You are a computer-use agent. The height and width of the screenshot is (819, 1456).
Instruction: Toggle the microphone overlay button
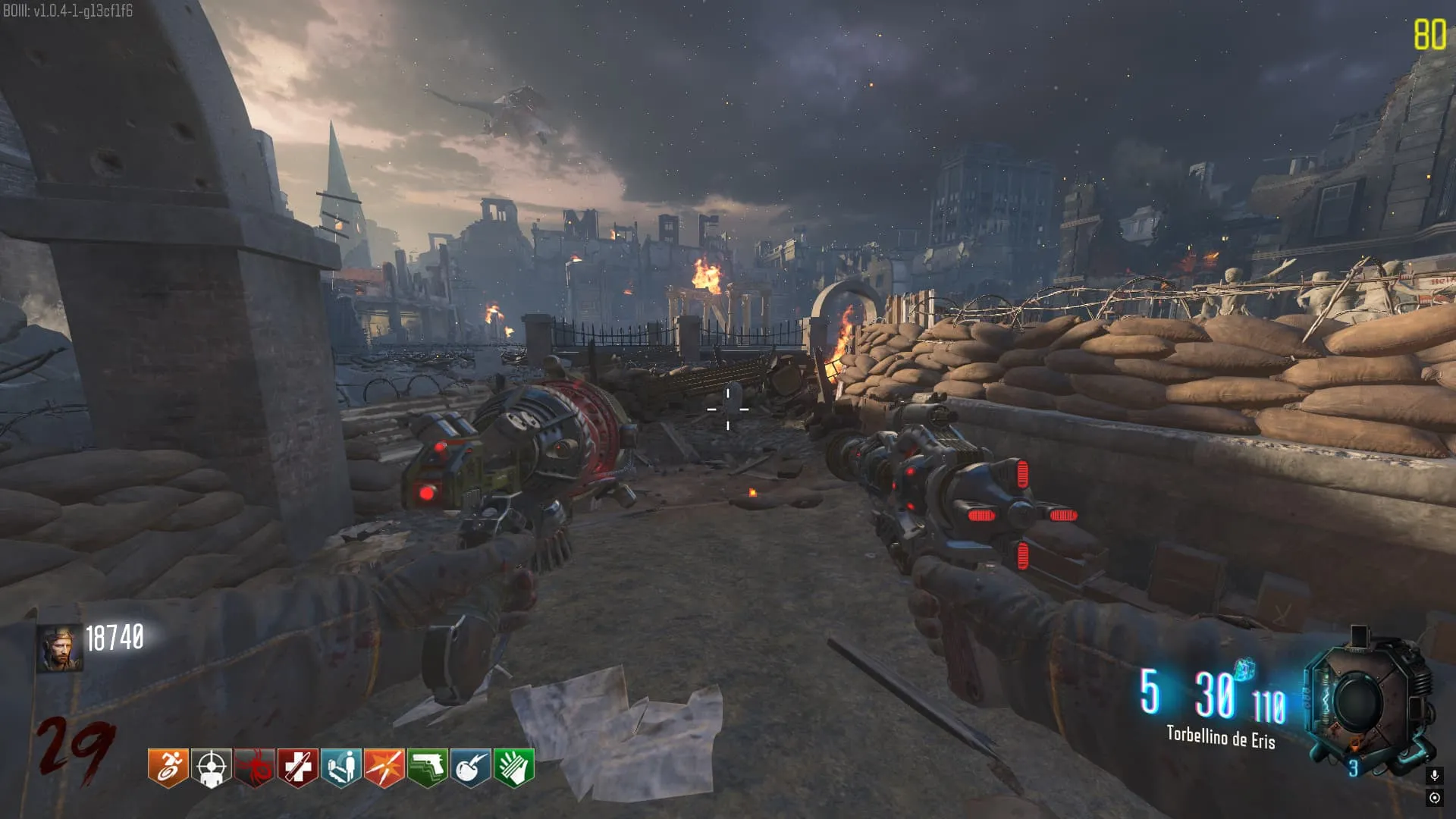1434,775
